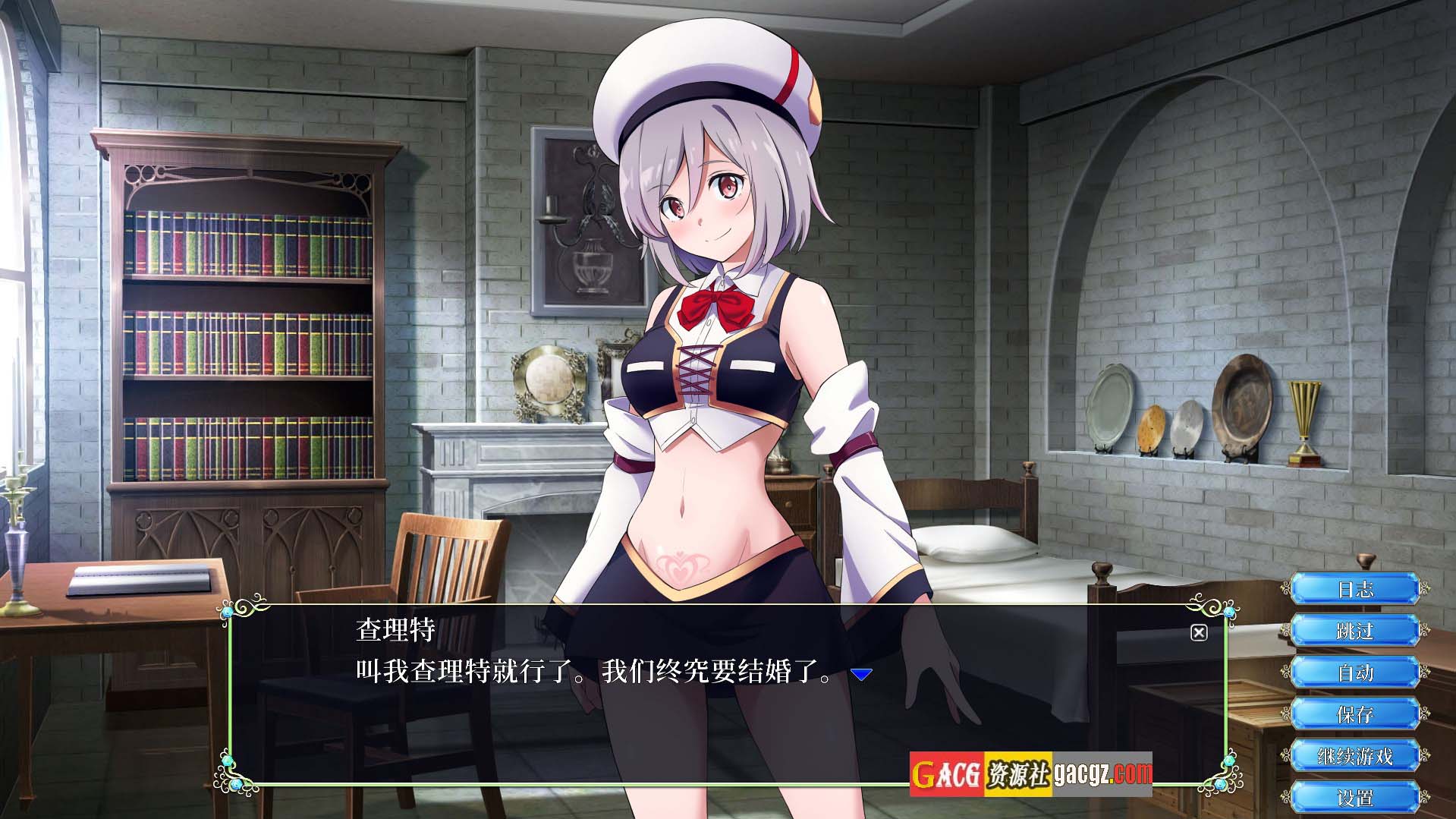This screenshot has height=819, width=1456.
Task: Enable 自动 auto-play mode
Action: tap(1354, 673)
